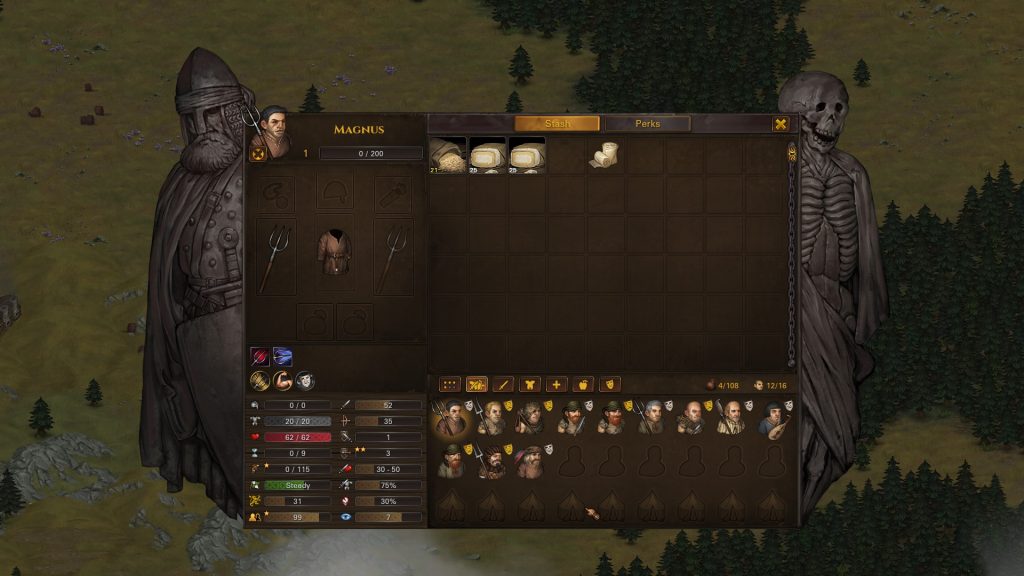Filter stash by food using apple icon

(x=583, y=384)
